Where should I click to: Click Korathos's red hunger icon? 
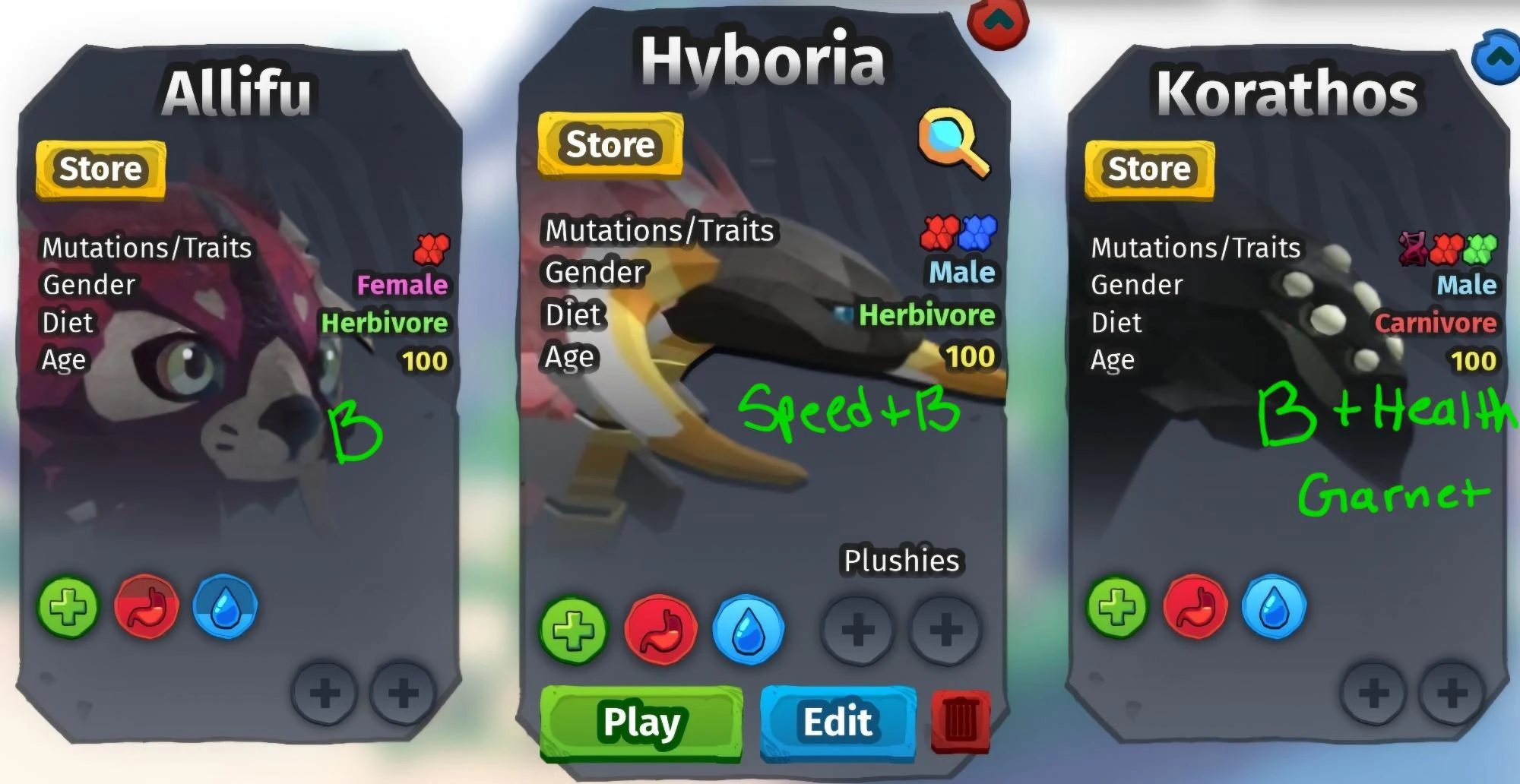point(1194,605)
